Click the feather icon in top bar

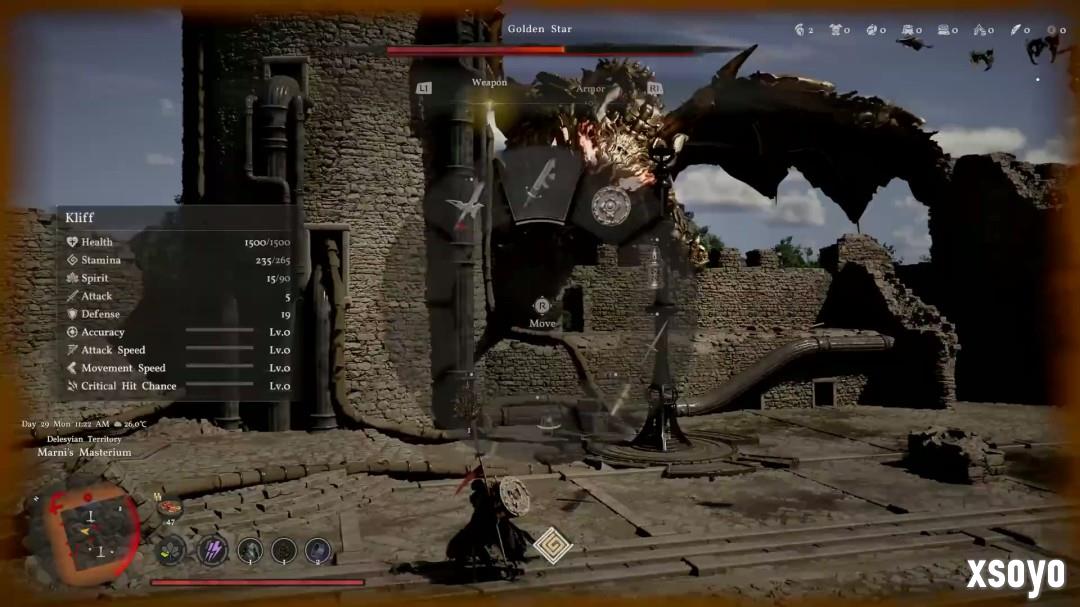coord(1017,30)
